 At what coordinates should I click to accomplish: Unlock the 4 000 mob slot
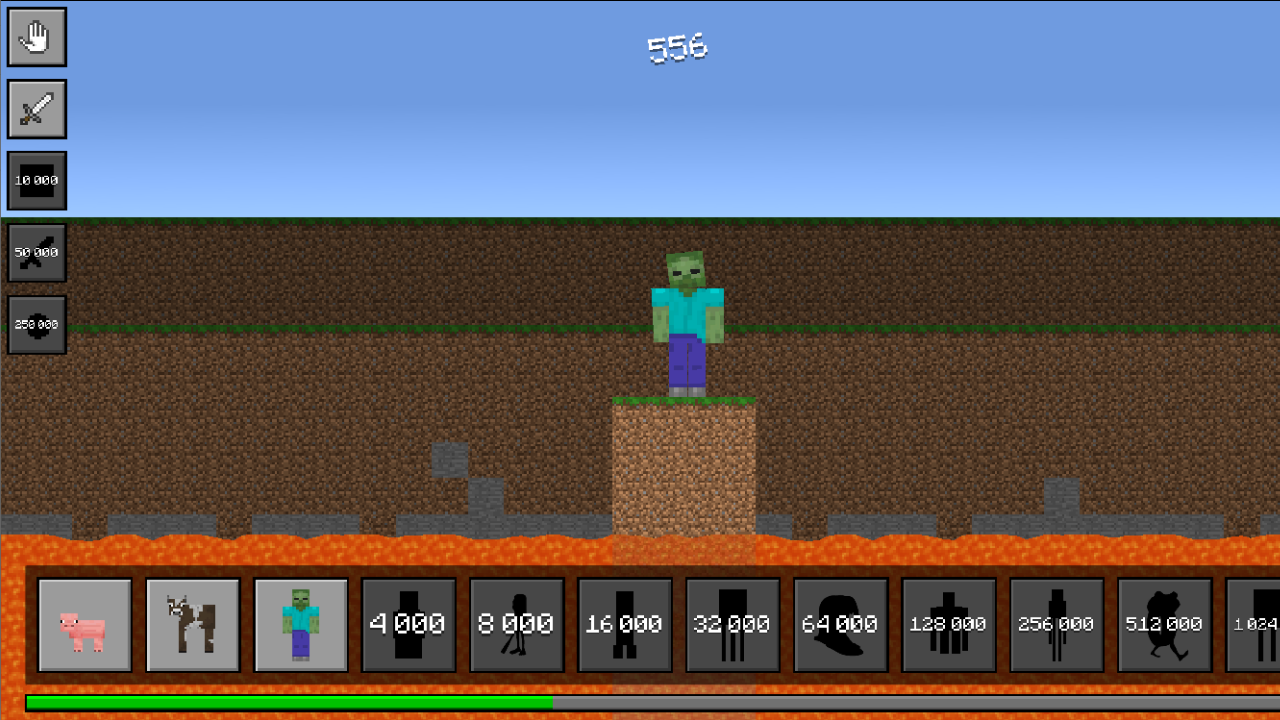409,625
